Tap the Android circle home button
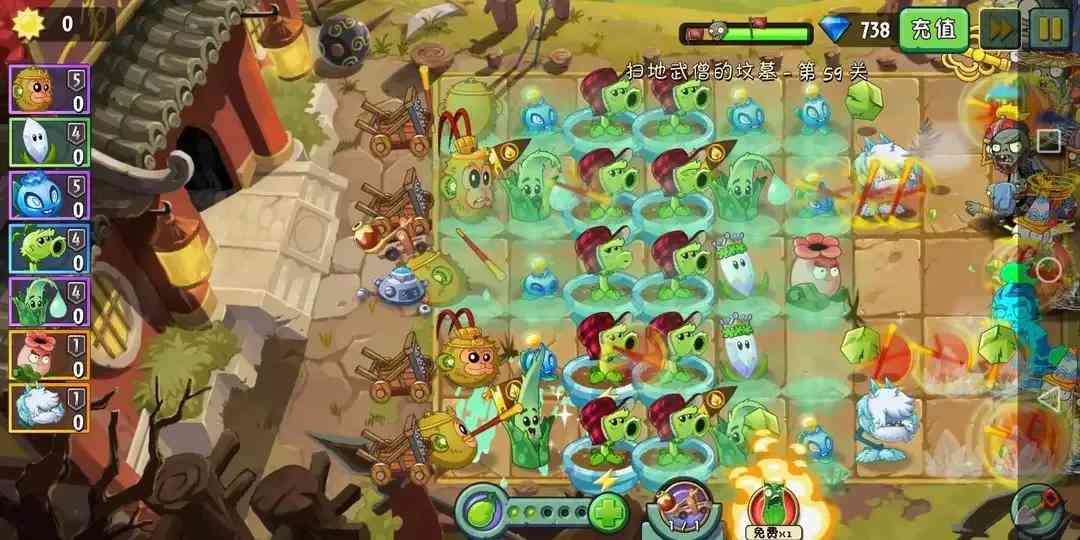Viewport: 1080px width, 540px height. [x=1048, y=270]
